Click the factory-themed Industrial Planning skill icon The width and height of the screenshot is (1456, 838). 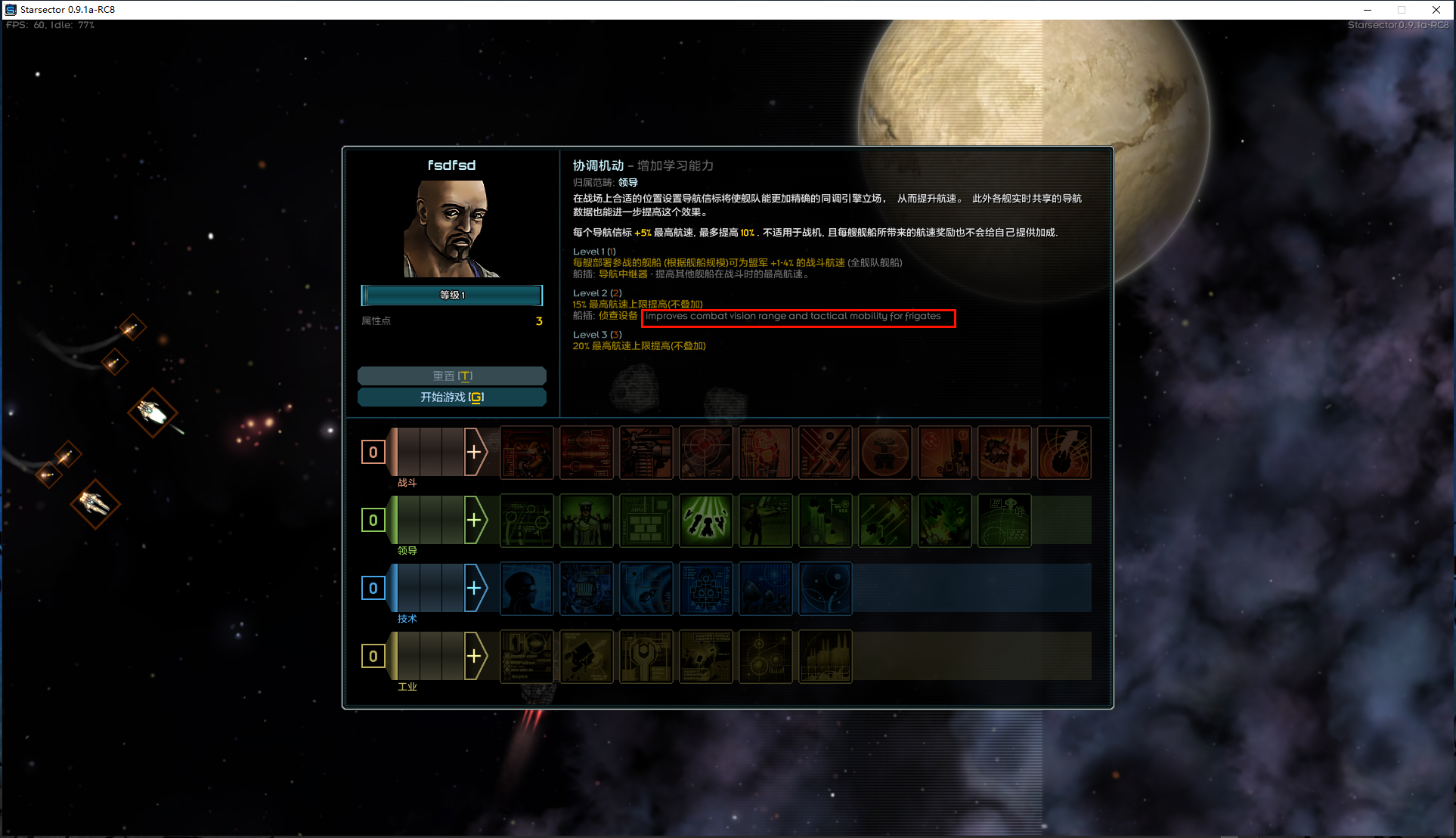(x=825, y=656)
